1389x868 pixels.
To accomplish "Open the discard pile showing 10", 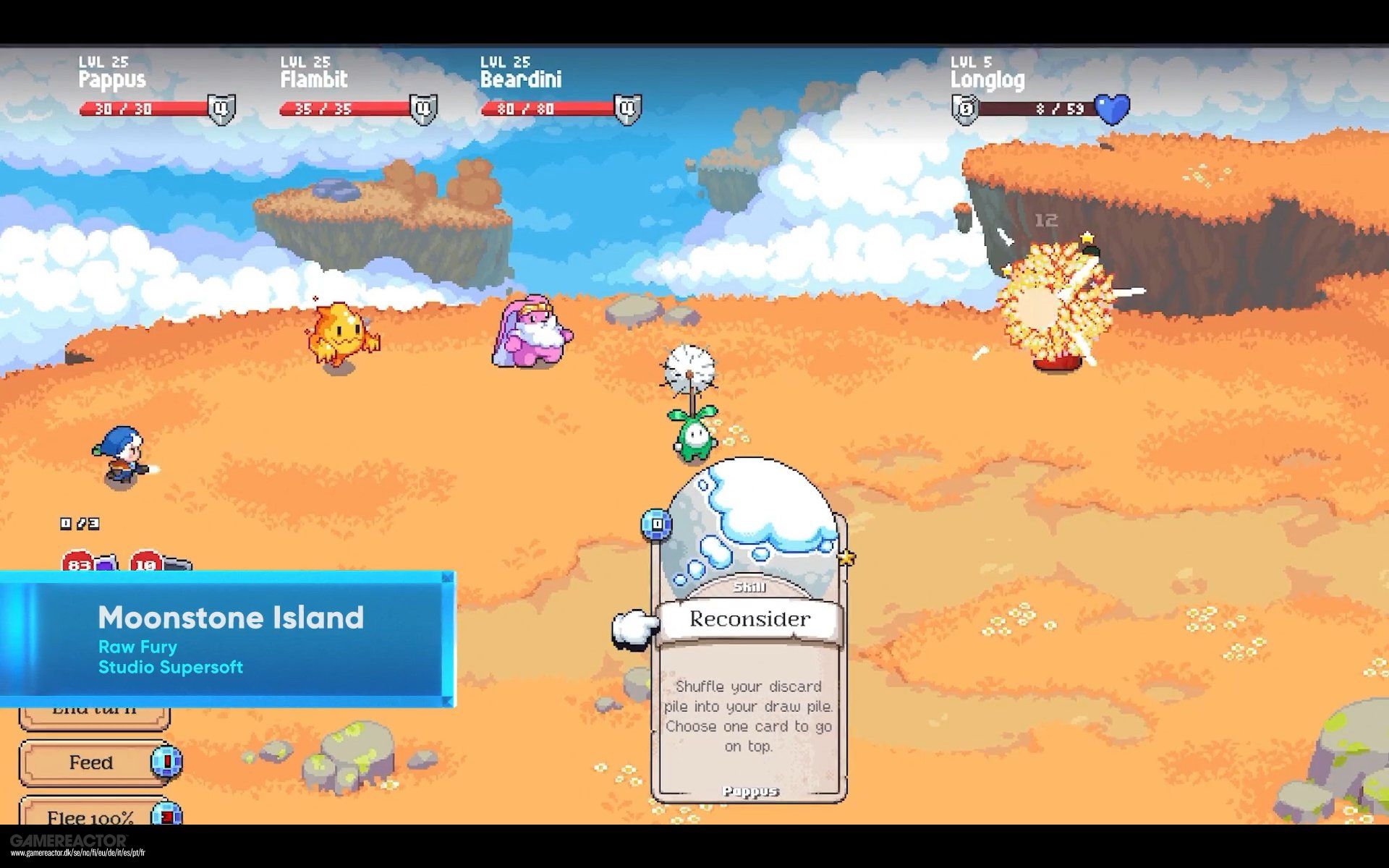I will coord(148,562).
